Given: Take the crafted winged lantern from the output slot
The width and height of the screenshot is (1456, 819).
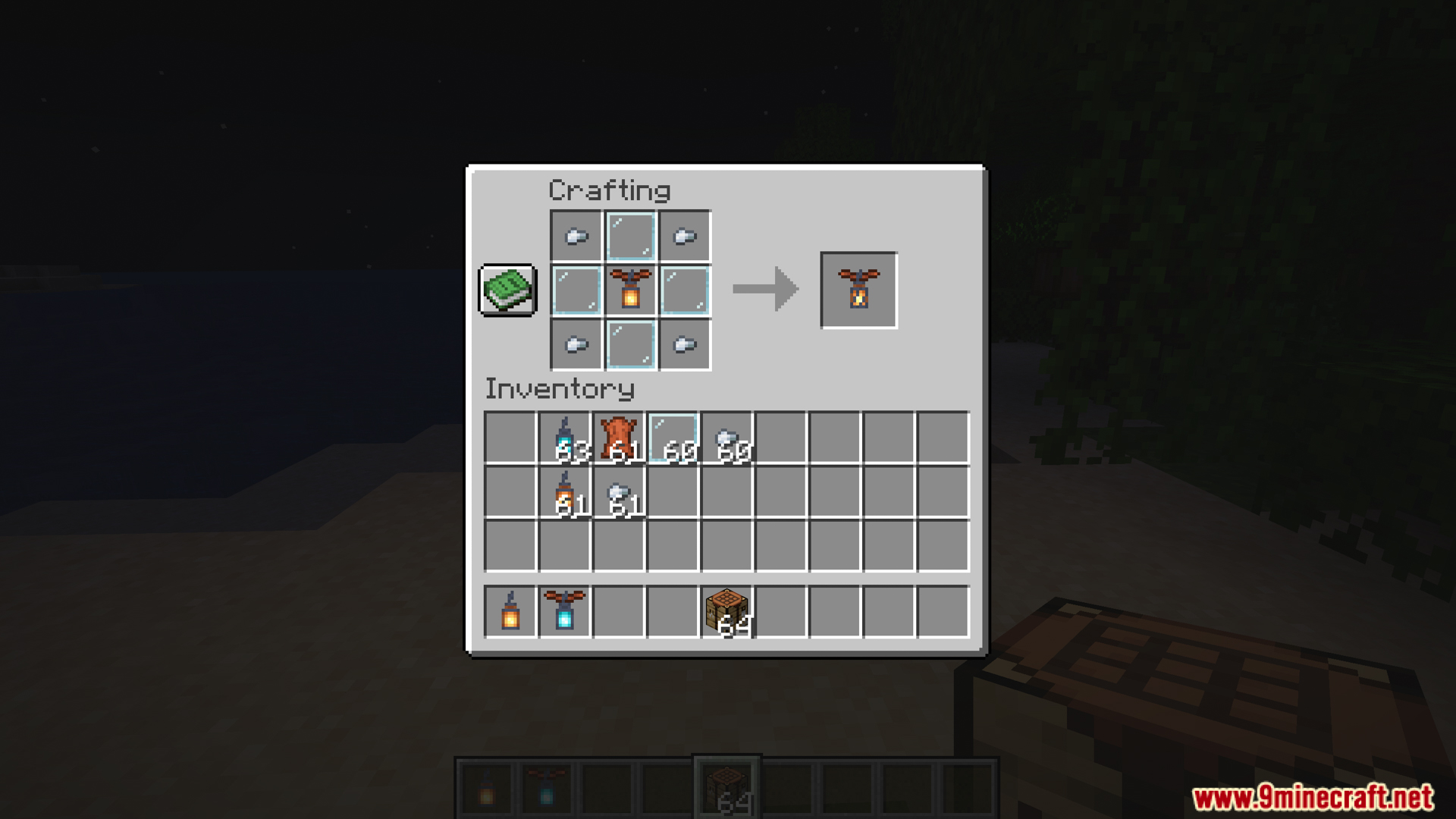Looking at the screenshot, I should pos(858,290).
